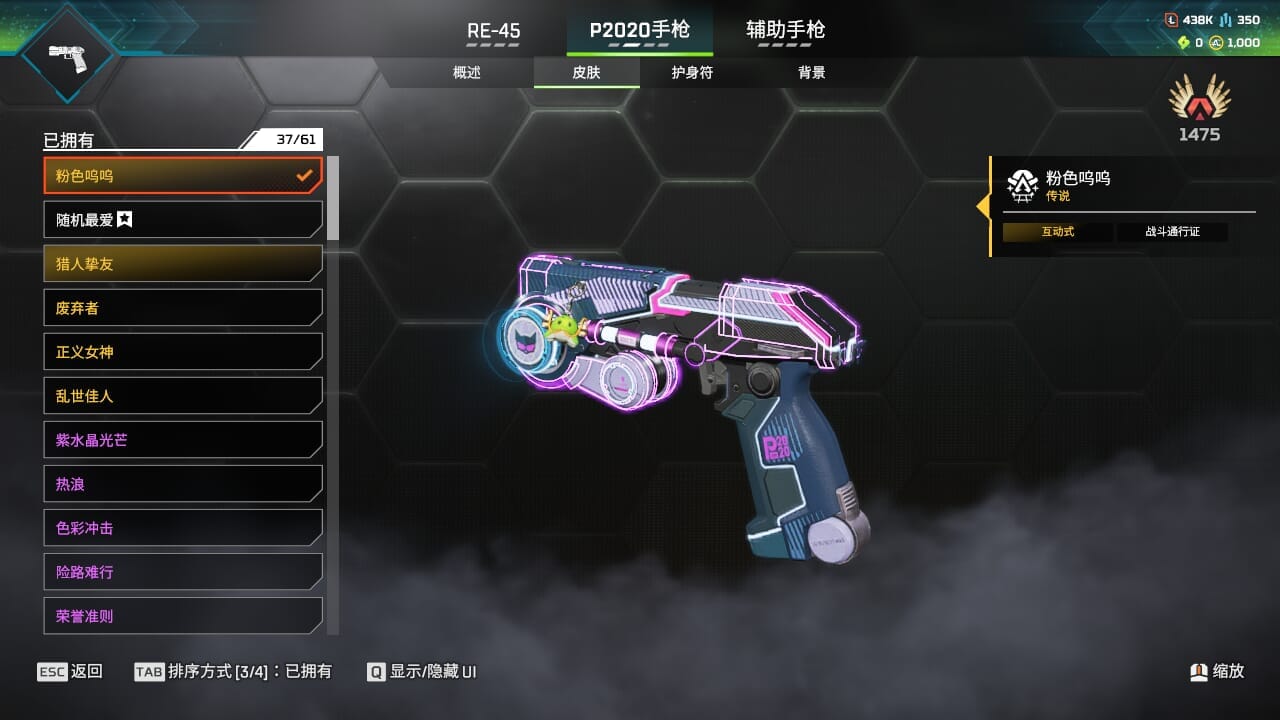
Task: Switch to the 皮肤 skins tab
Action: [587, 72]
